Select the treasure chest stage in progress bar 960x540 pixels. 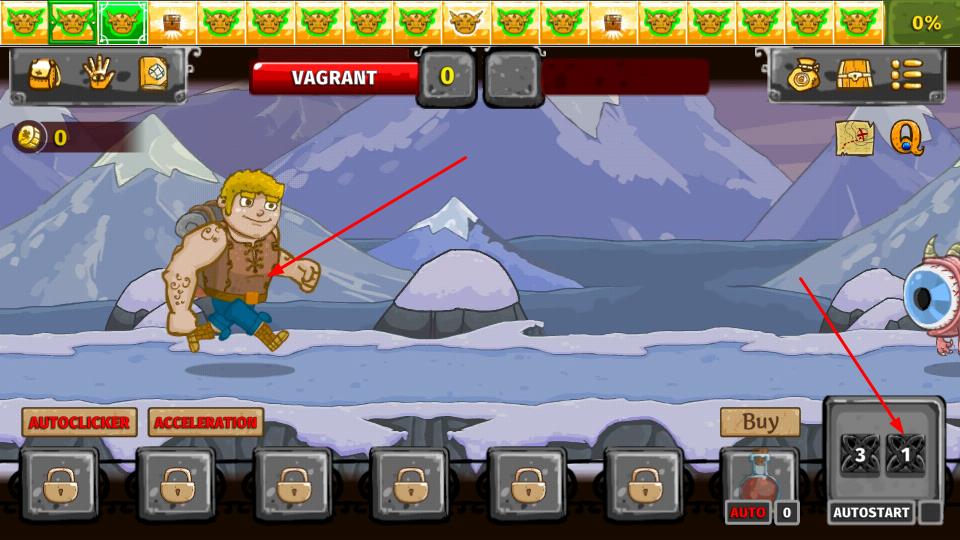pos(172,22)
